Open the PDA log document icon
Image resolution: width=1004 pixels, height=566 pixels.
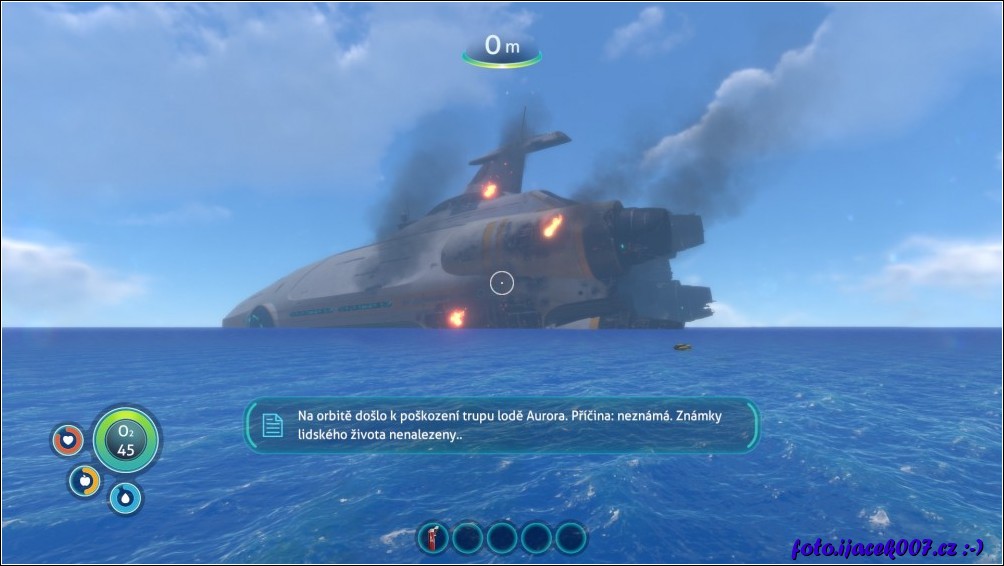tap(272, 425)
